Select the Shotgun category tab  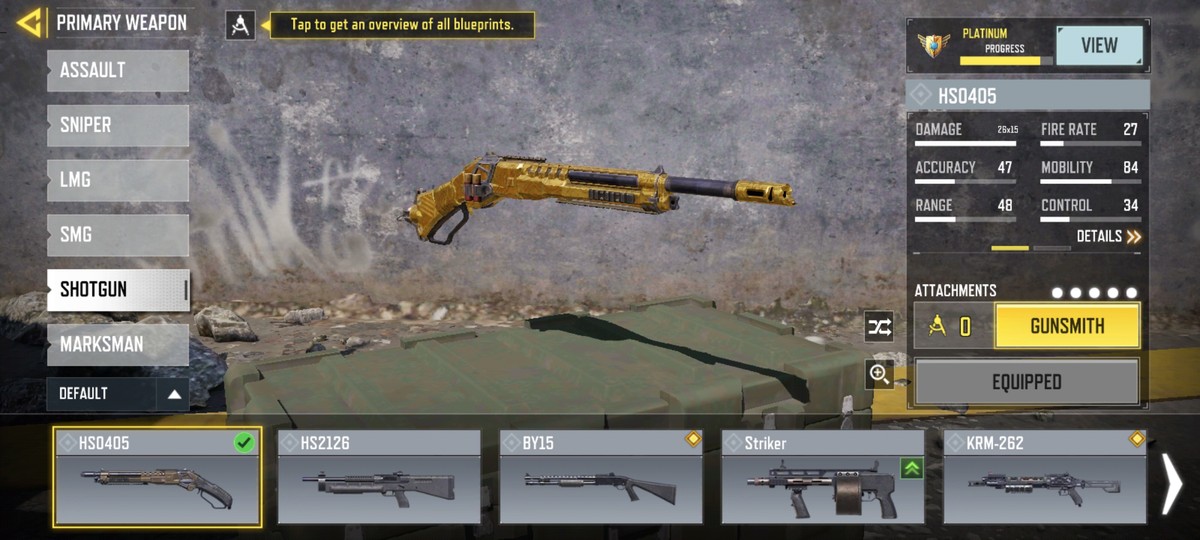(x=117, y=290)
